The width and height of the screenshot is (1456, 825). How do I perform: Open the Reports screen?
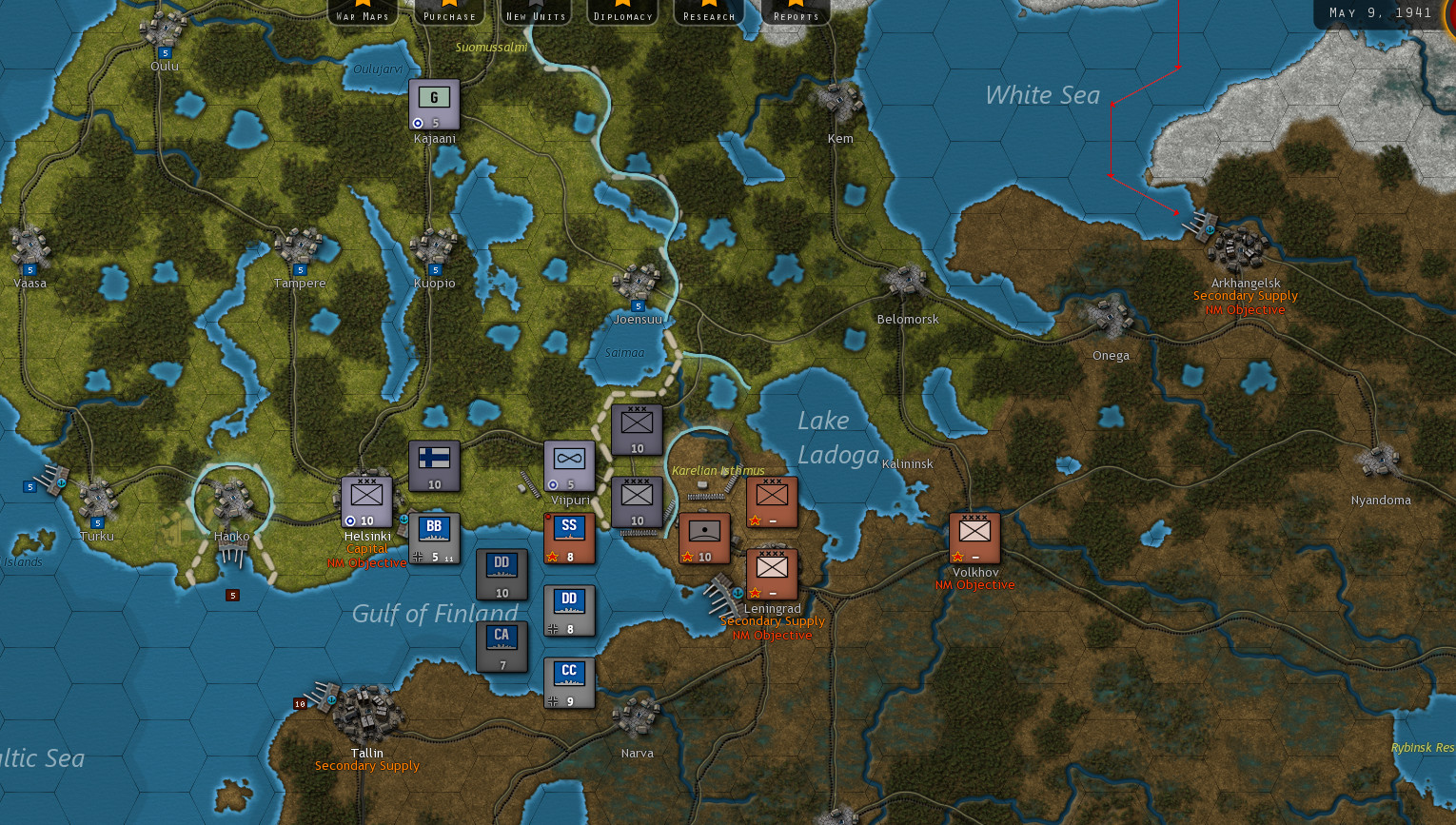point(795,13)
